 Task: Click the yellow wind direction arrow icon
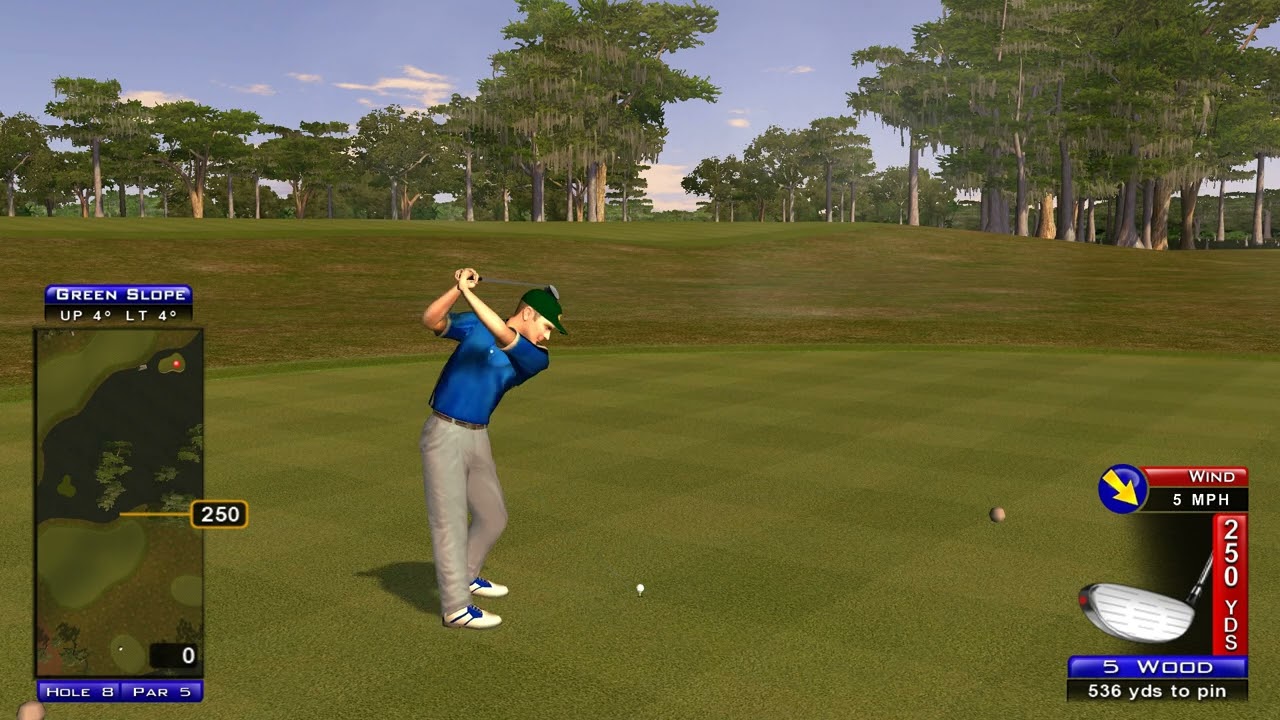pos(1122,488)
